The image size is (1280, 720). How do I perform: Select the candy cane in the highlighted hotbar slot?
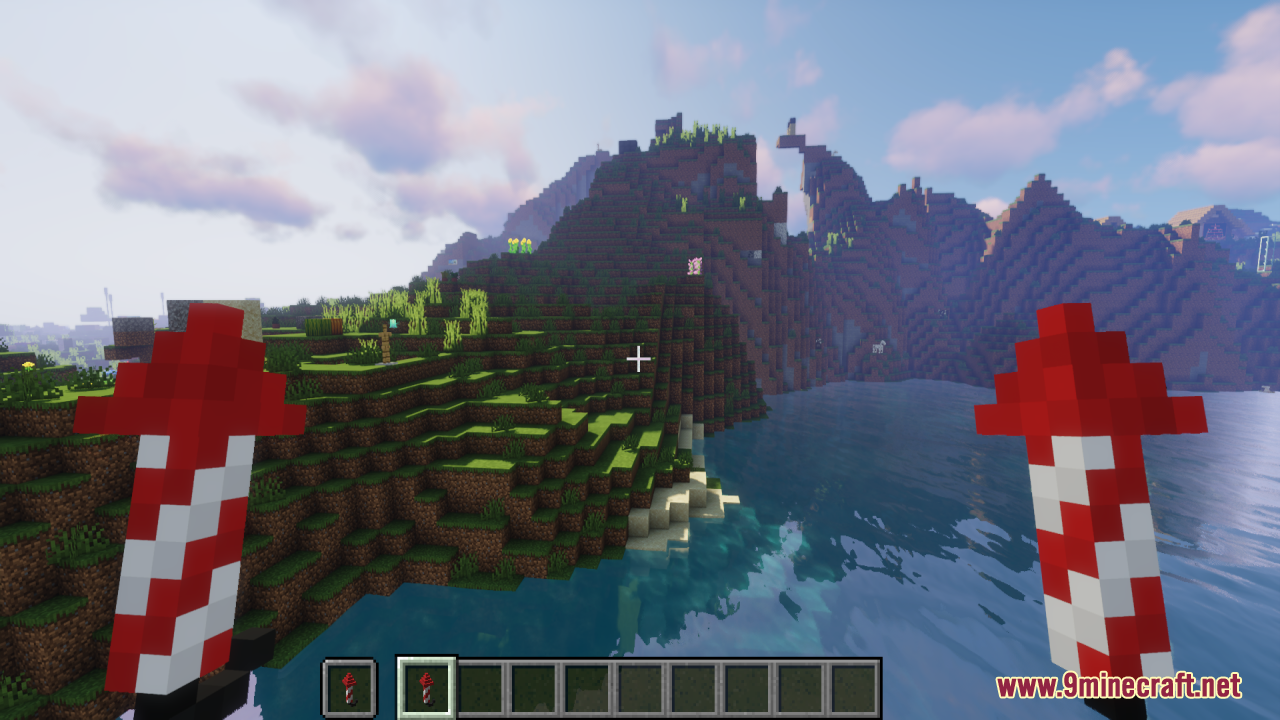point(427,687)
